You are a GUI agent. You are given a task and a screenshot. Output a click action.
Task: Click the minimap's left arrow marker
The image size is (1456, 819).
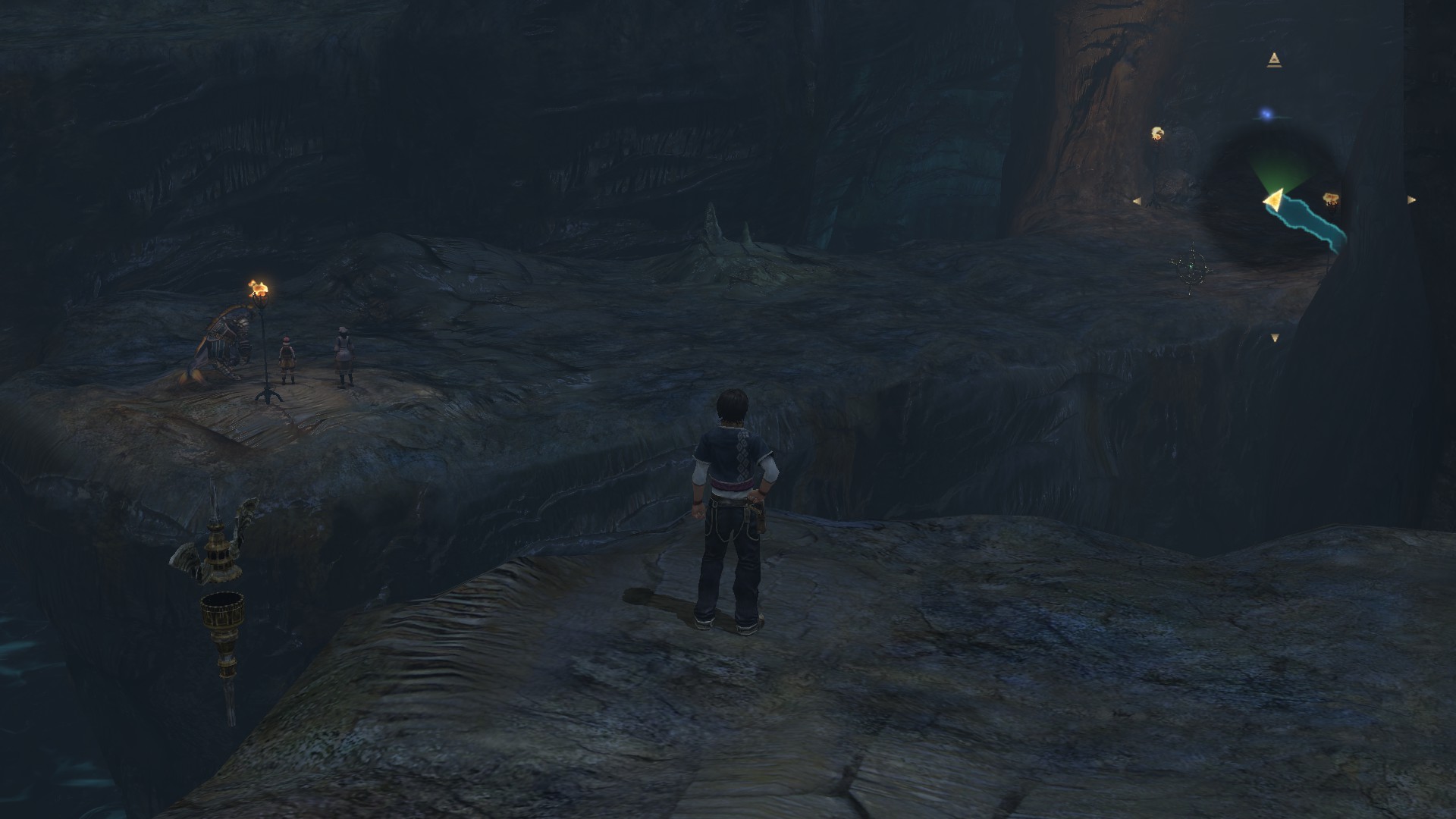pyautogui.click(x=1136, y=201)
